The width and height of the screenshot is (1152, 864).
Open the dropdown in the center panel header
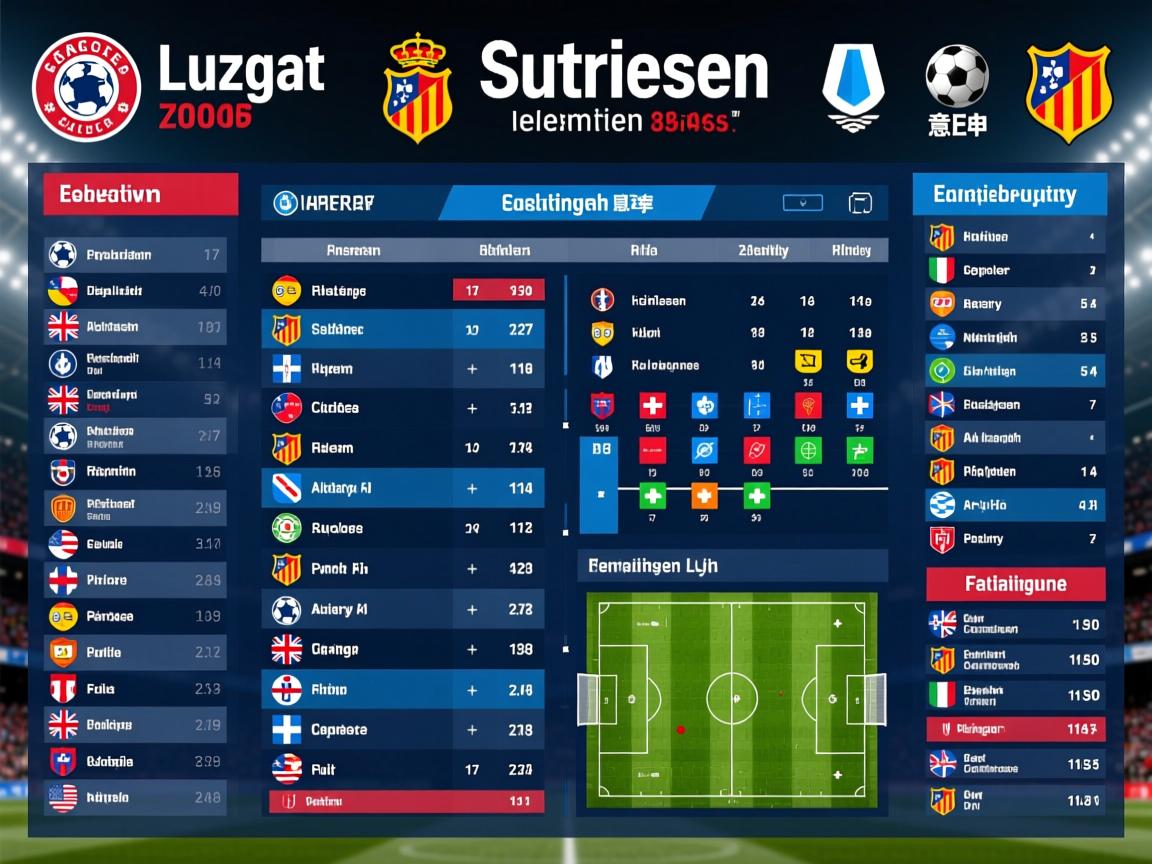(802, 203)
